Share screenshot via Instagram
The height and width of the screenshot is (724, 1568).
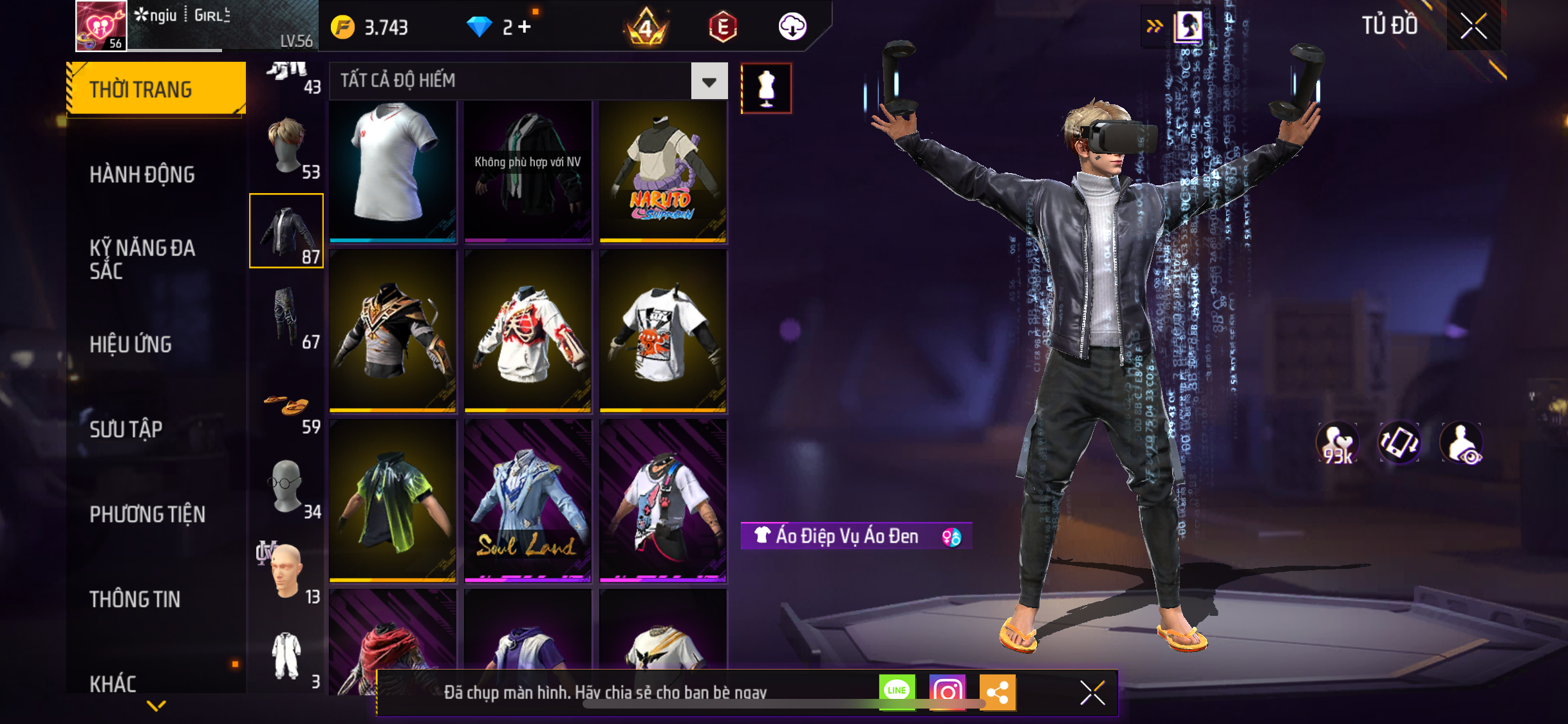(x=947, y=692)
